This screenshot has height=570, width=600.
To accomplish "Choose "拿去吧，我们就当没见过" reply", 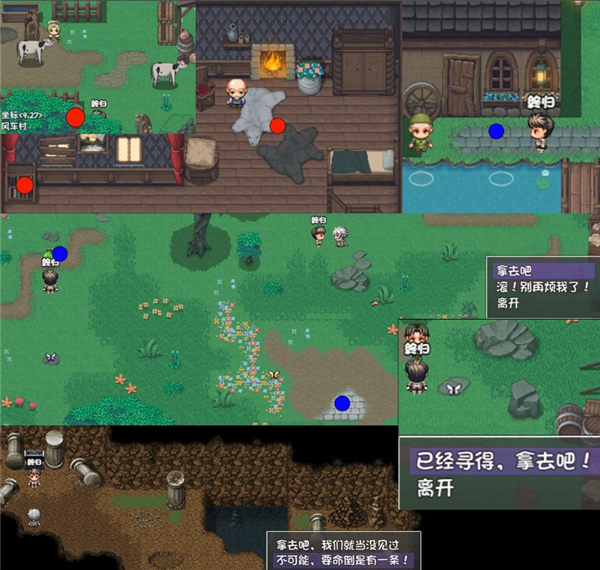I will pyautogui.click(x=343, y=546).
